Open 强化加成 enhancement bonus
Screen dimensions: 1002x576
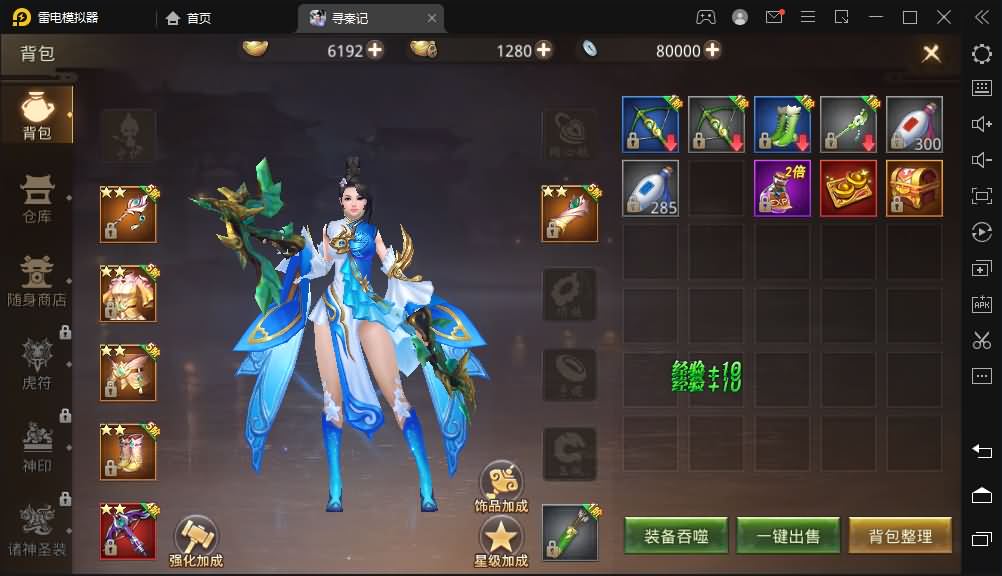(196, 541)
